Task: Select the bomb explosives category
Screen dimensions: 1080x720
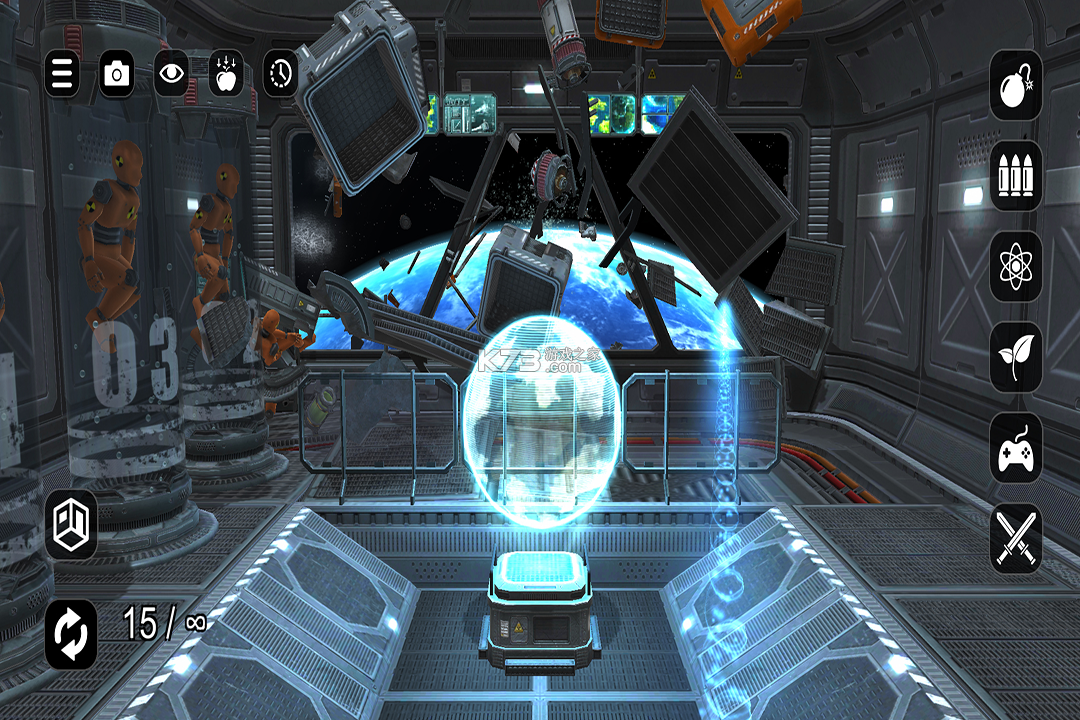Action: click(1016, 85)
